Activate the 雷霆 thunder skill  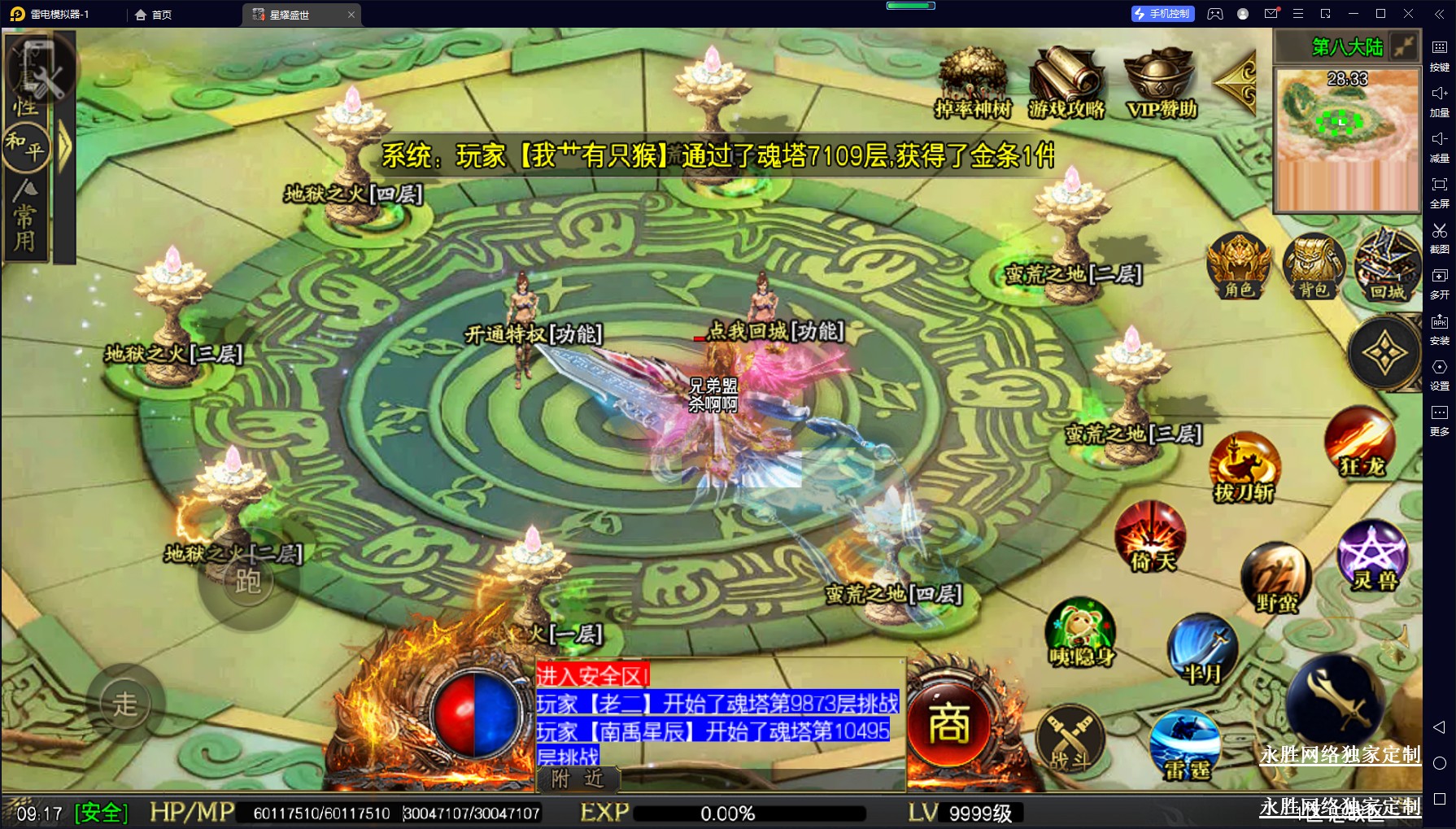point(1186,744)
